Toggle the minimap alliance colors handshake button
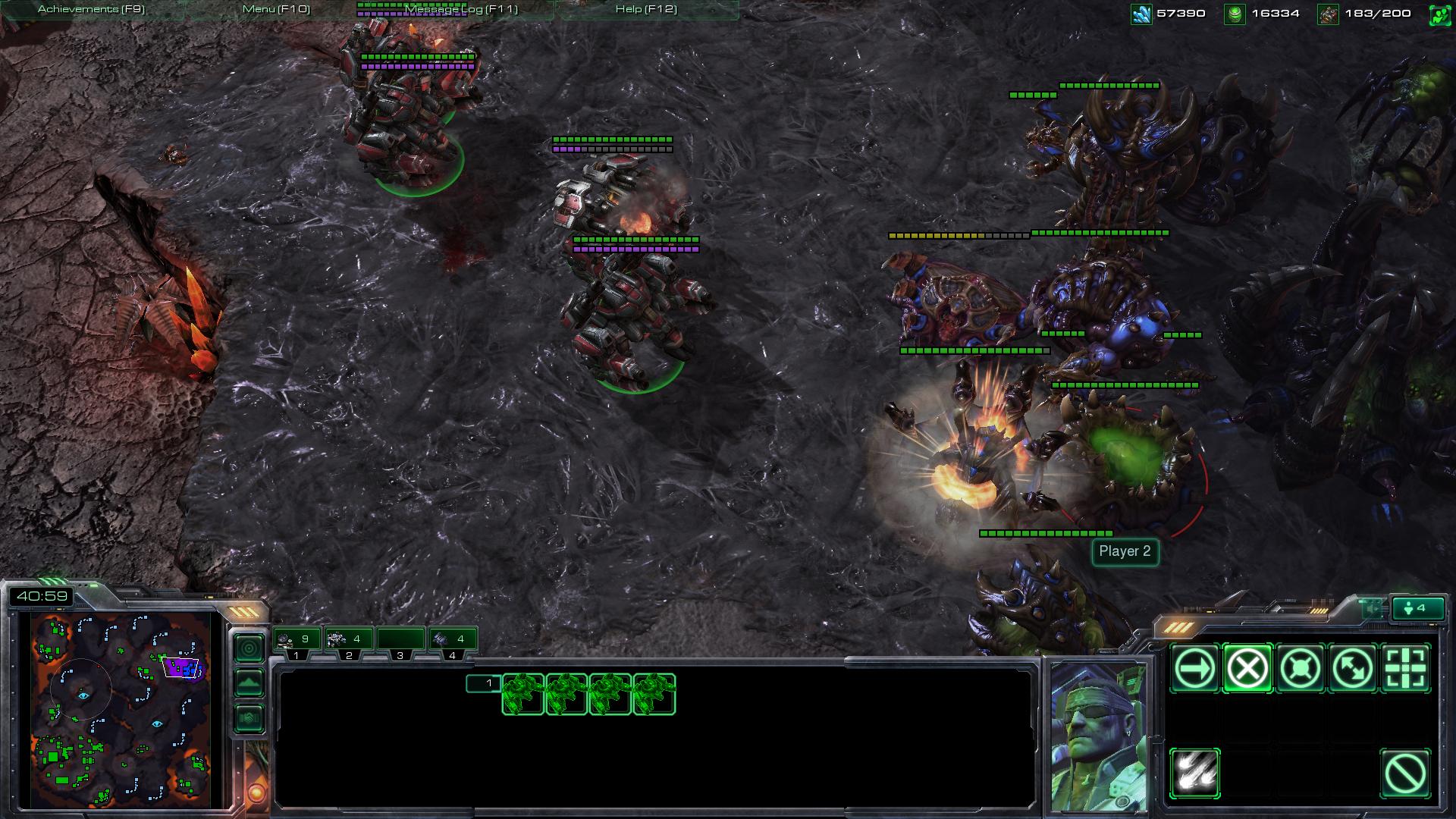The image size is (1456, 819). click(249, 718)
